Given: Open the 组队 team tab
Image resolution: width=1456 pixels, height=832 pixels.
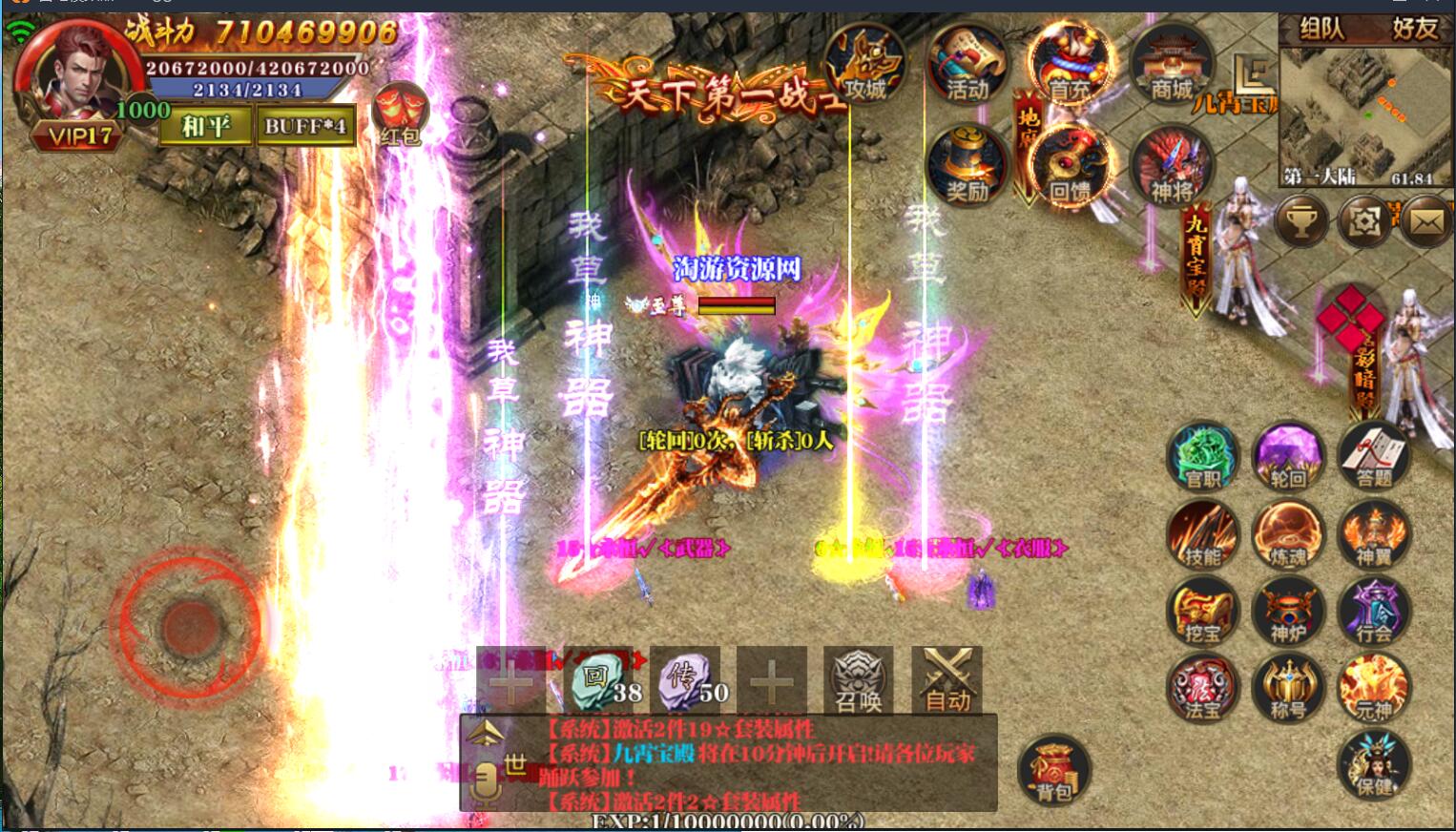Looking at the screenshot, I should pos(1321,29).
